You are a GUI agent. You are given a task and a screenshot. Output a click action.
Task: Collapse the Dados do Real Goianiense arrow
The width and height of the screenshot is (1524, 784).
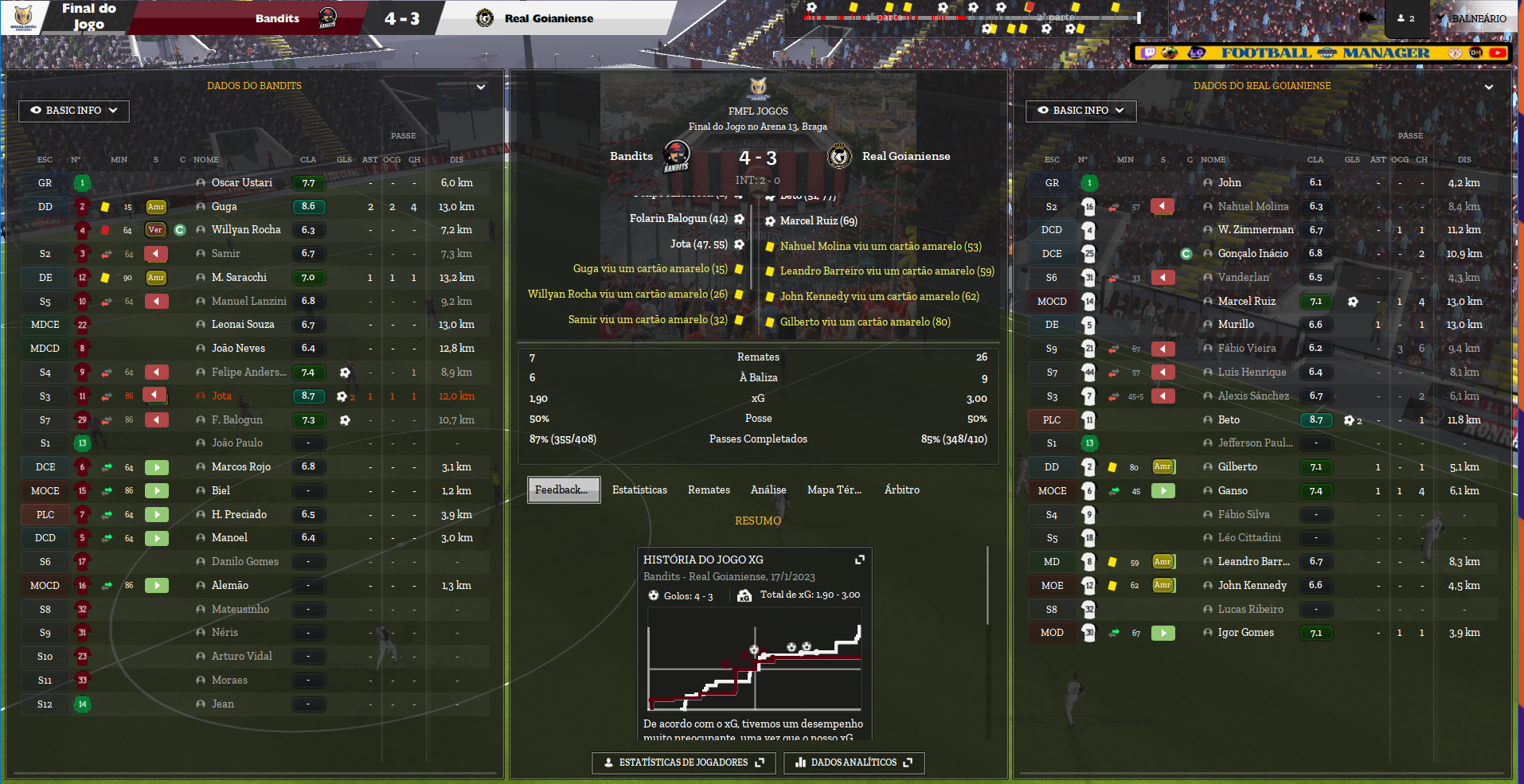pyautogui.click(x=1488, y=87)
